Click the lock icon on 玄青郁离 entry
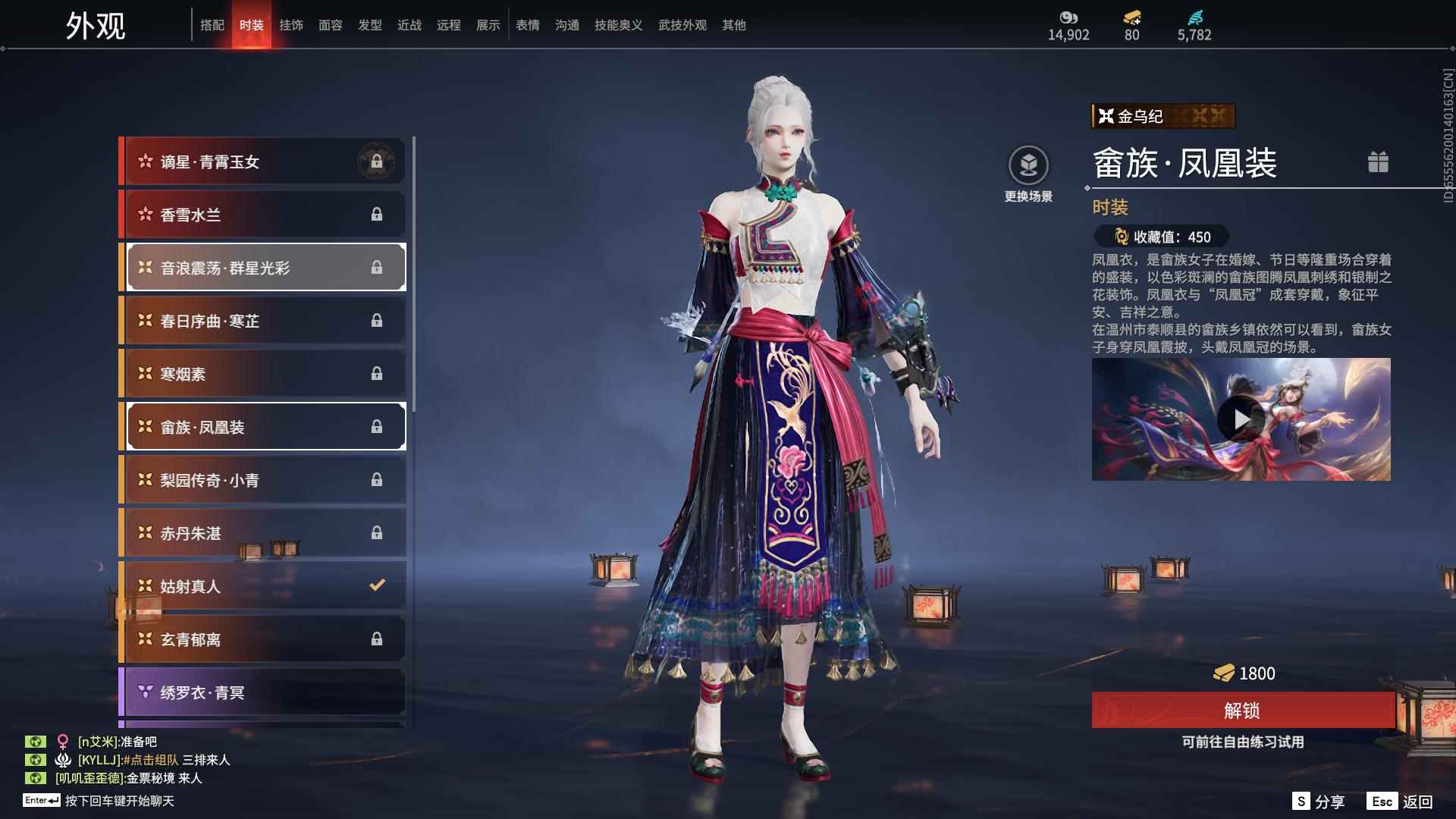Viewport: 1456px width, 819px height. coord(378,639)
